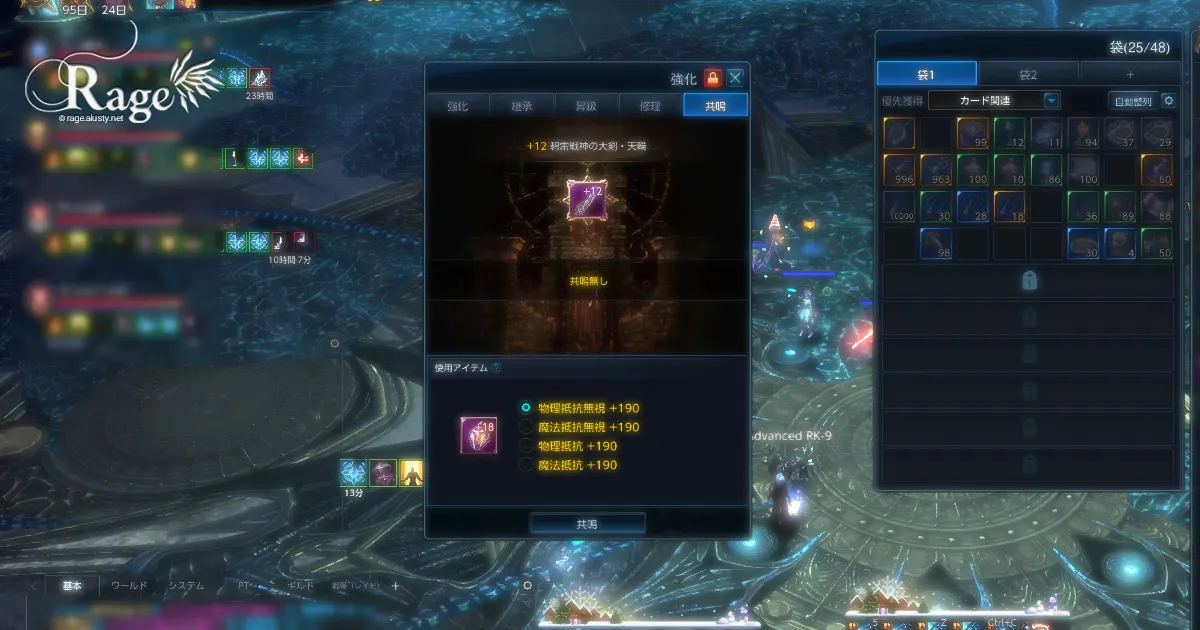
Task: Choose the 魔法抵抗無視 +190 option
Action: click(x=526, y=427)
